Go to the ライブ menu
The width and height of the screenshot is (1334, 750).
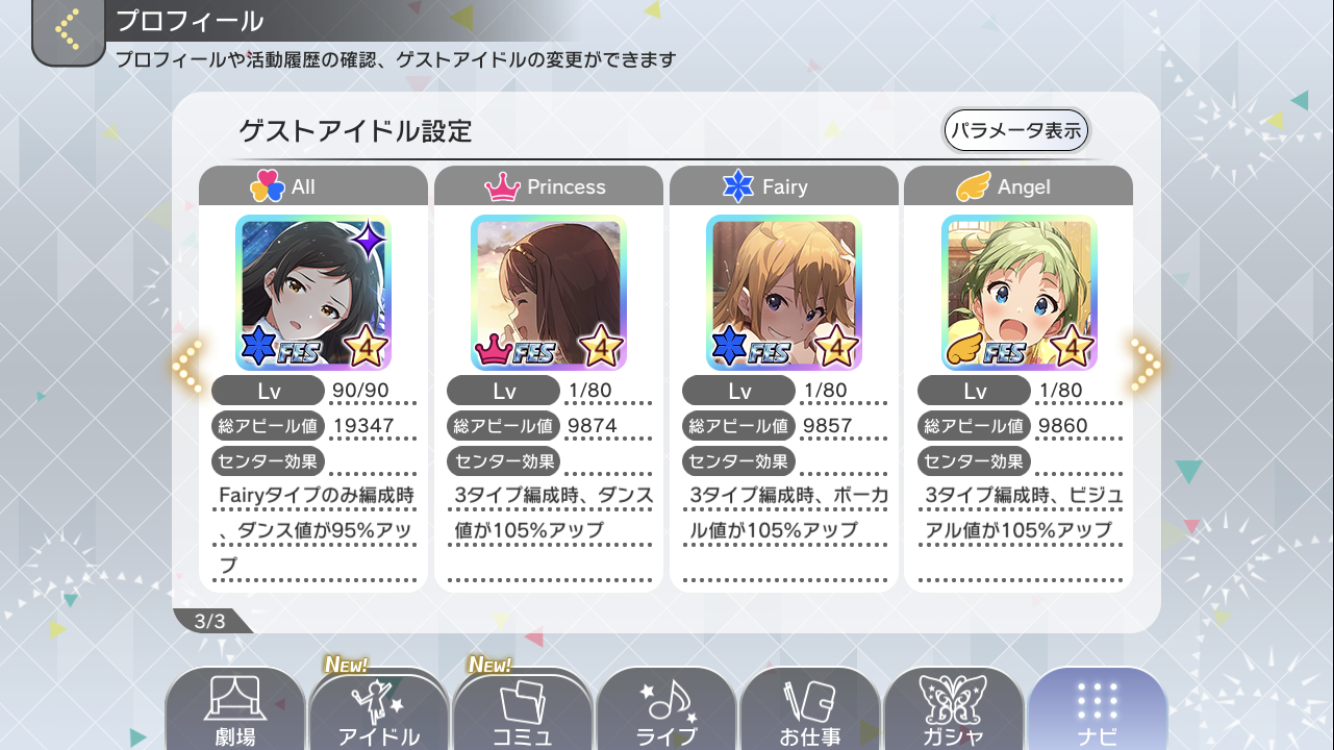(666, 712)
